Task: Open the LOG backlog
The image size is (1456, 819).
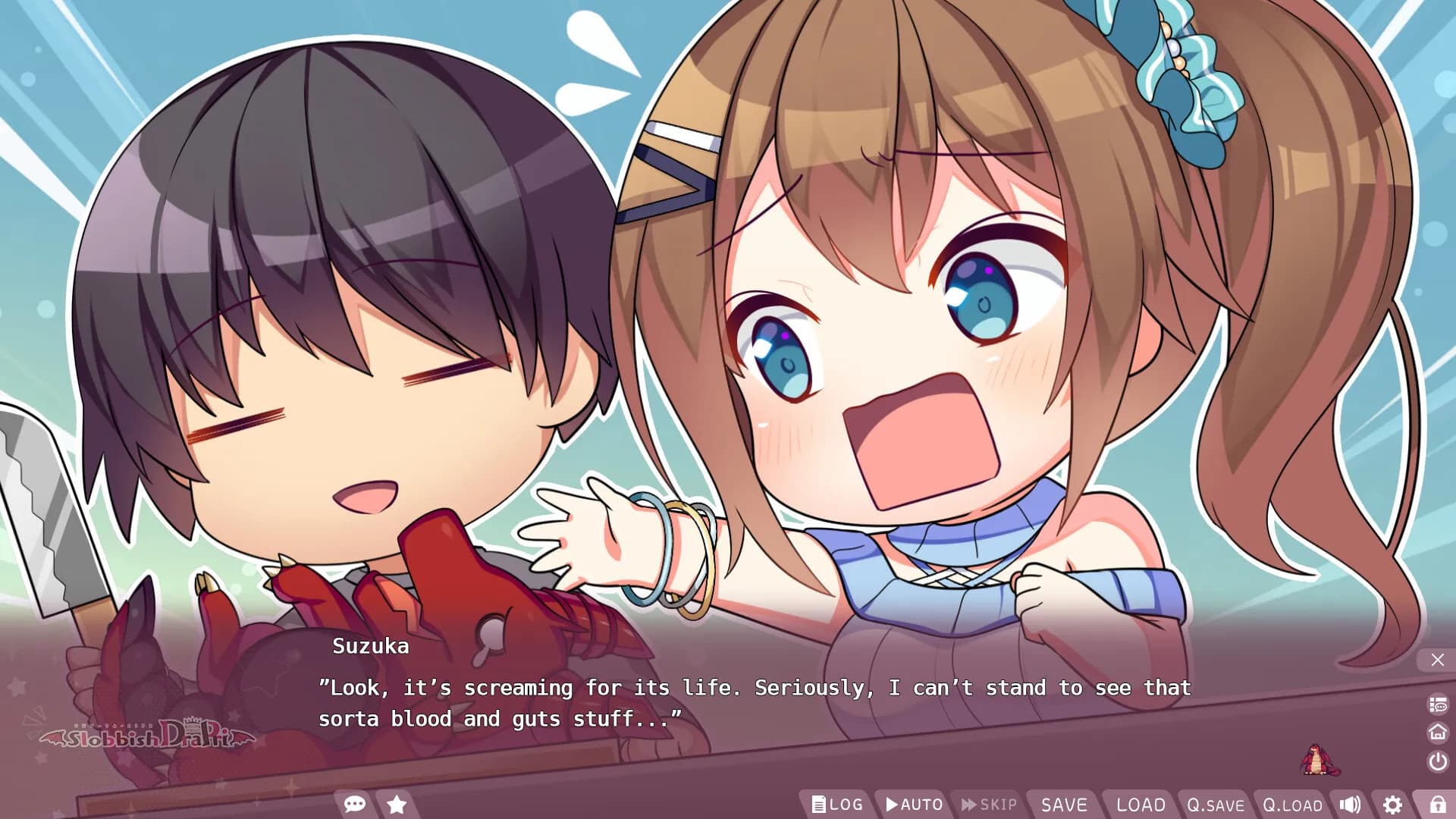Action: (x=837, y=805)
